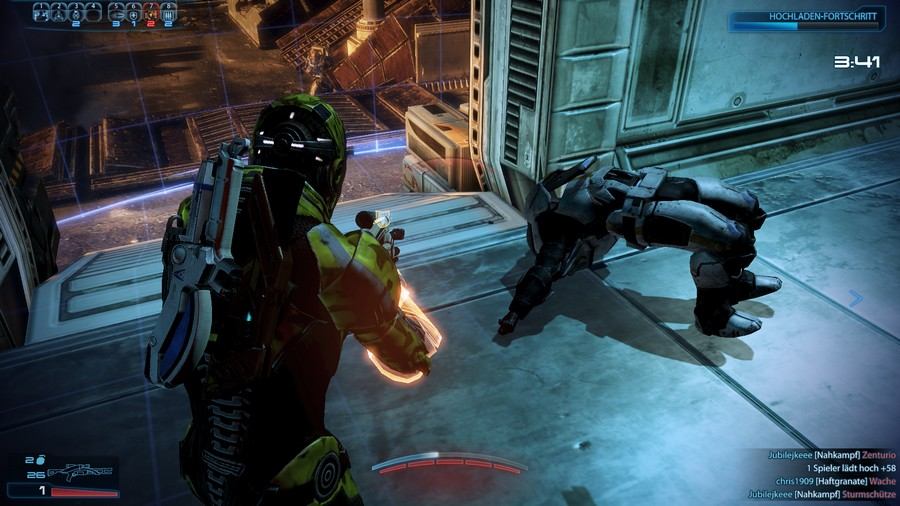Use the ability in hotbar slot 2
The width and height of the screenshot is (900, 506).
click(59, 15)
